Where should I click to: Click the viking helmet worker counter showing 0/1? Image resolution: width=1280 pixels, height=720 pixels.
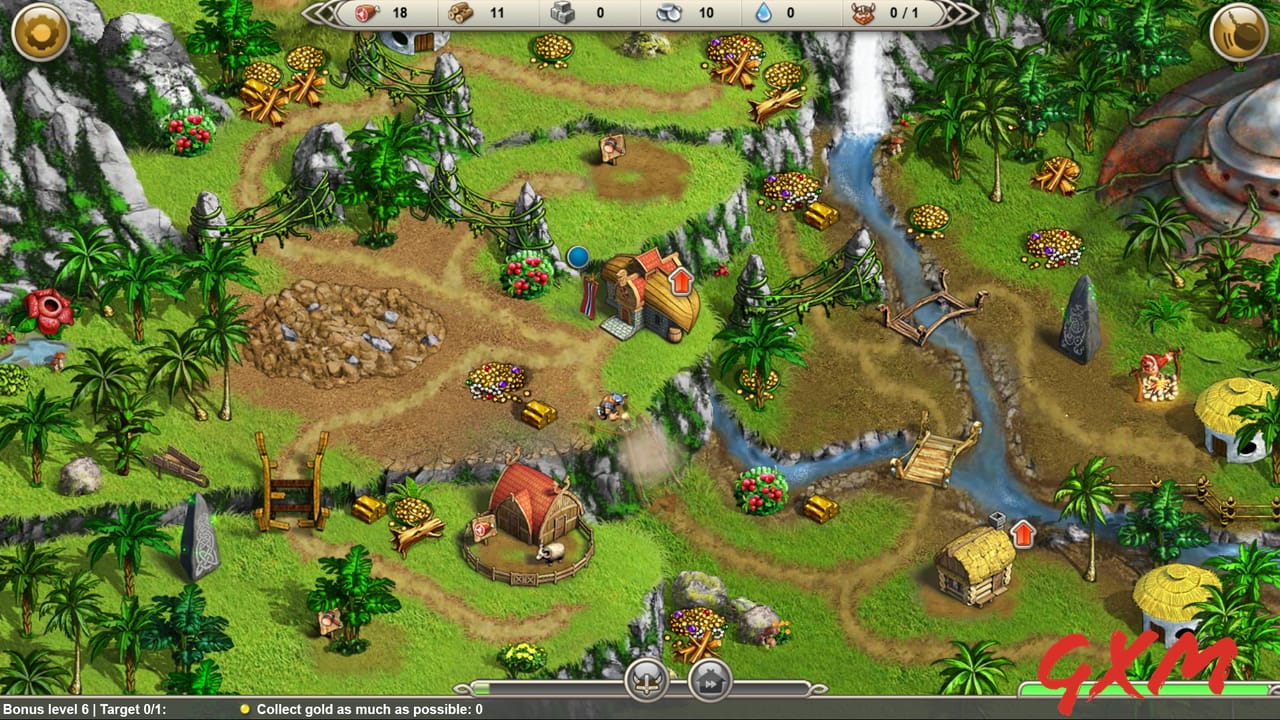pyautogui.click(x=865, y=14)
